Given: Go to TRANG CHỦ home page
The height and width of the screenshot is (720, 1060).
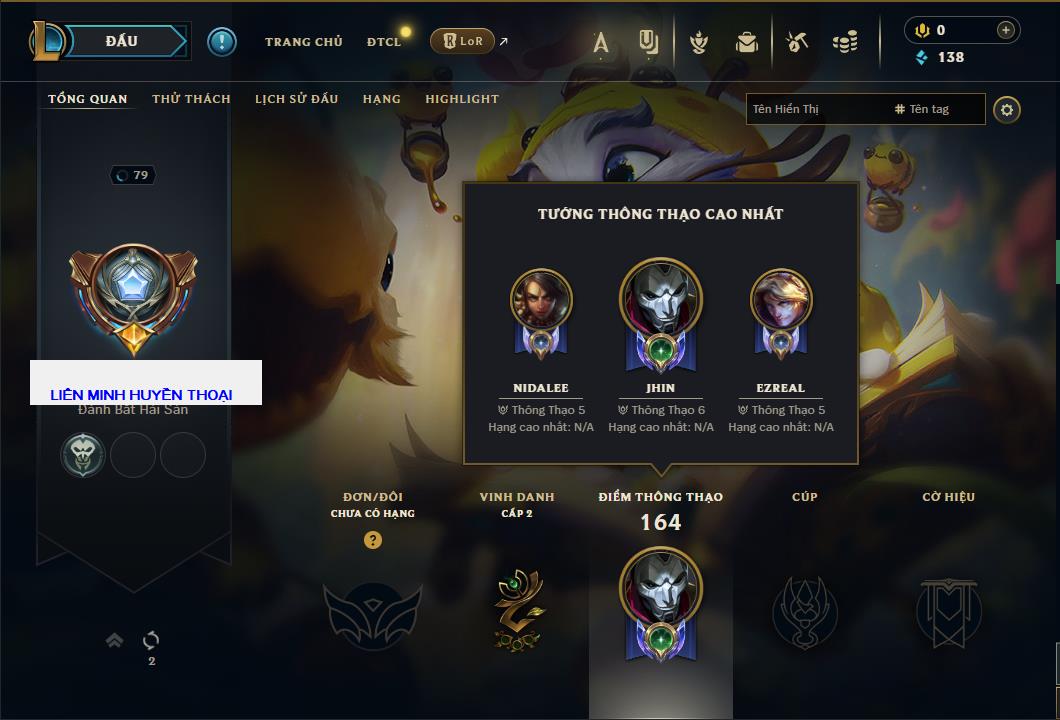Looking at the screenshot, I should pos(303,42).
